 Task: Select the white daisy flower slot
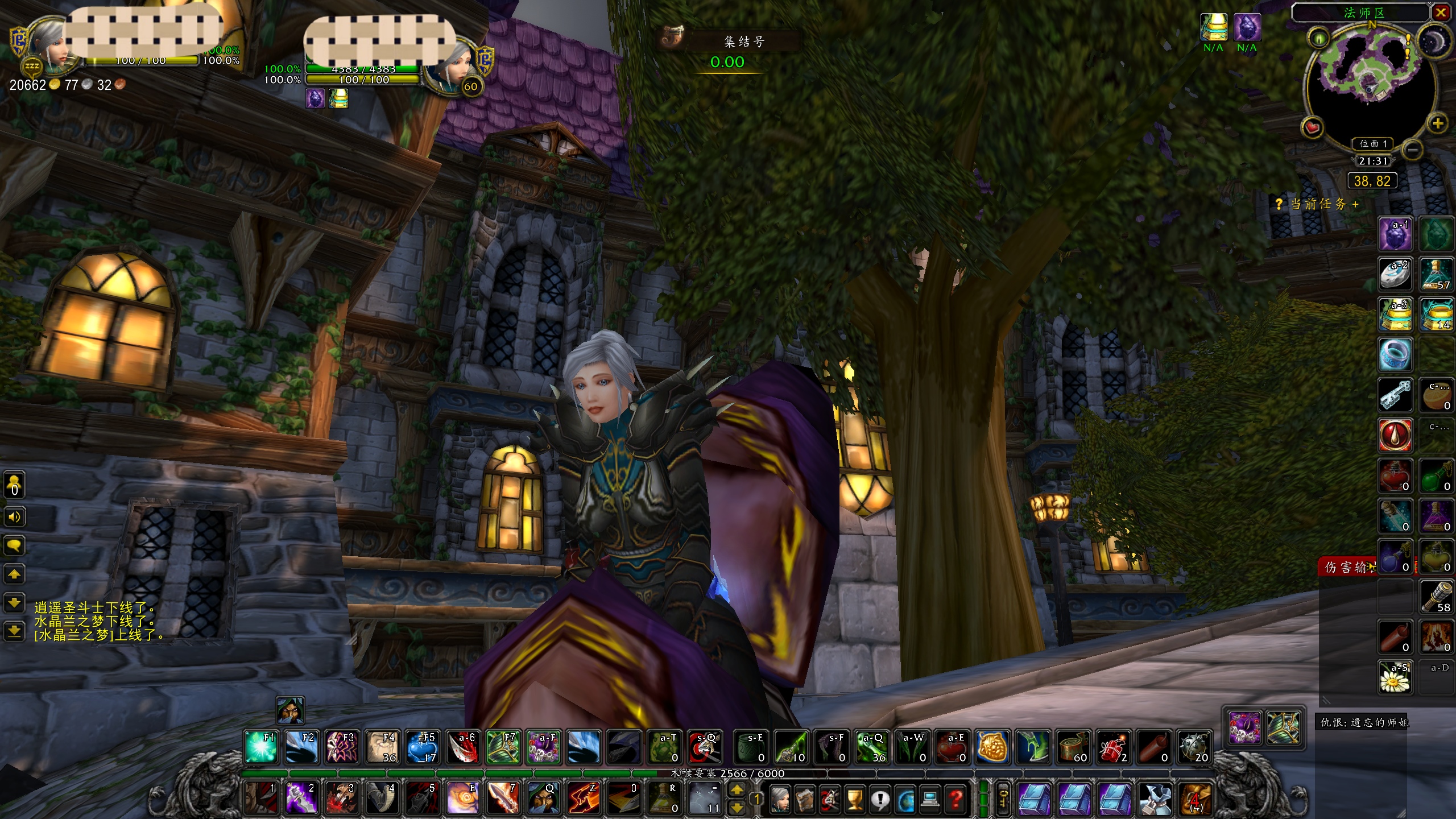(x=1395, y=677)
